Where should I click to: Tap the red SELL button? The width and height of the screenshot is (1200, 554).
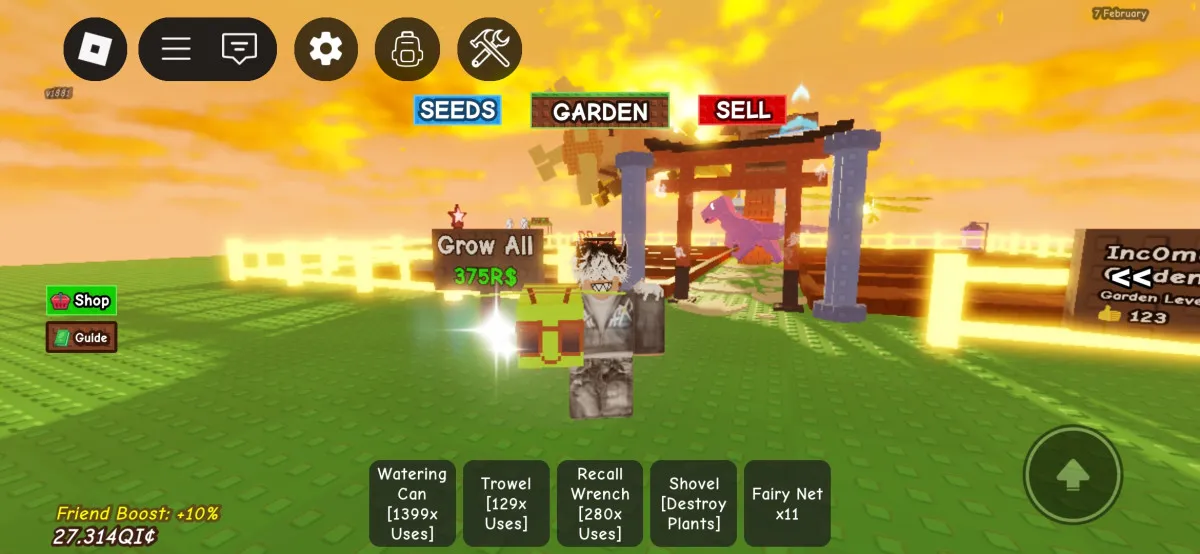742,110
